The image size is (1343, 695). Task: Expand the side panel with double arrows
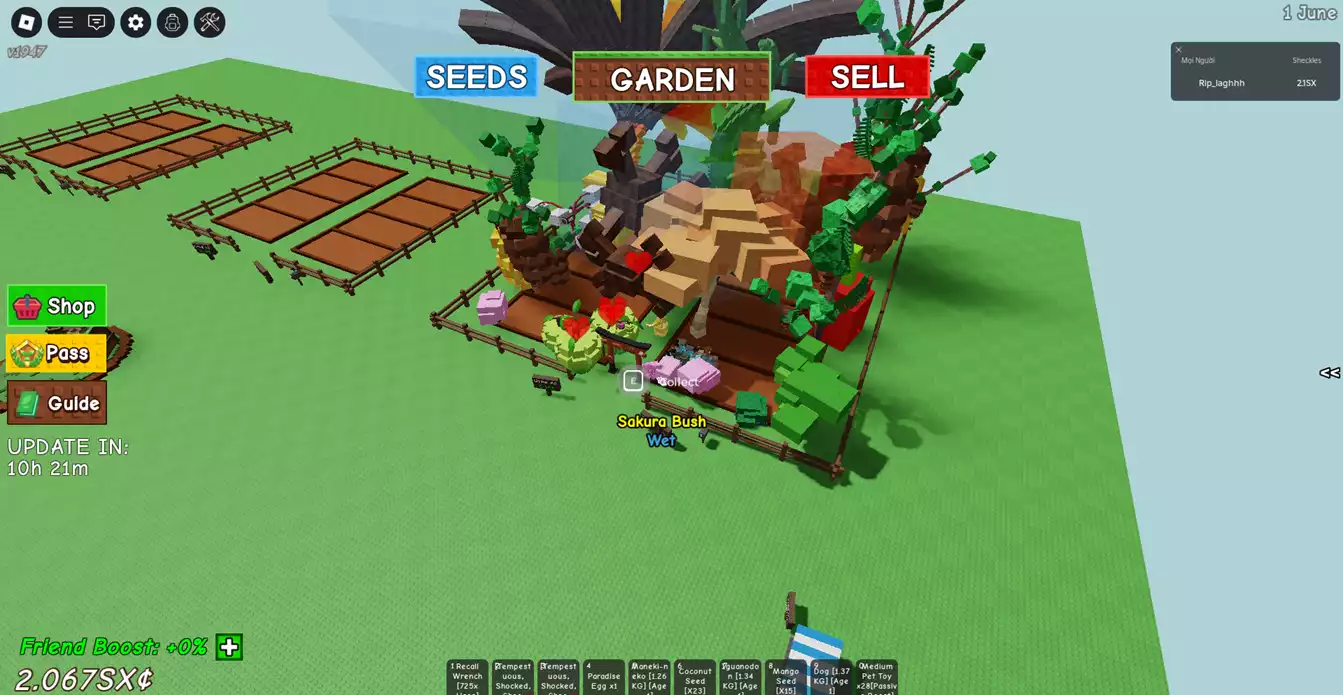pyautogui.click(x=1329, y=373)
